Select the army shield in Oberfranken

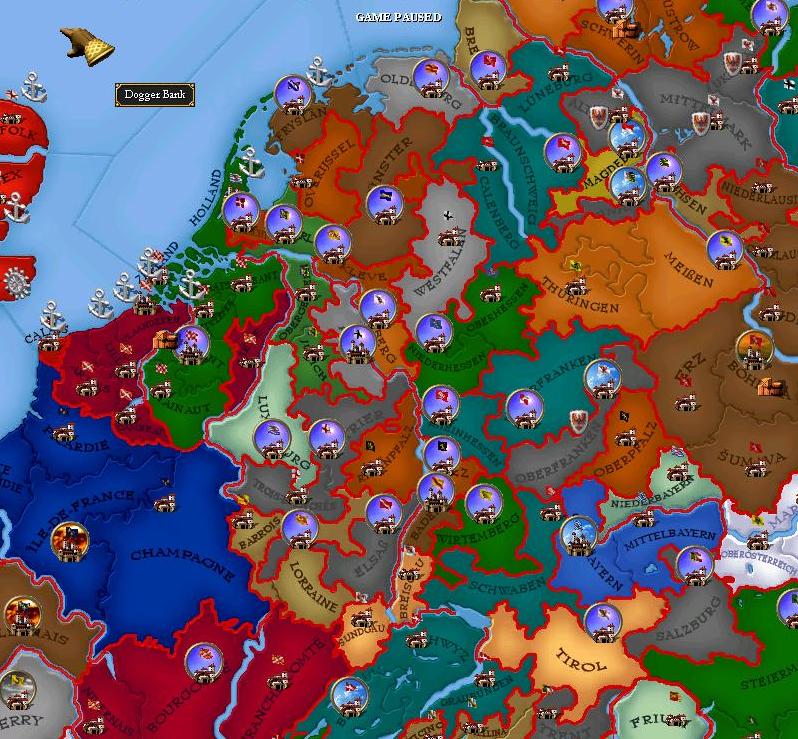click(576, 418)
